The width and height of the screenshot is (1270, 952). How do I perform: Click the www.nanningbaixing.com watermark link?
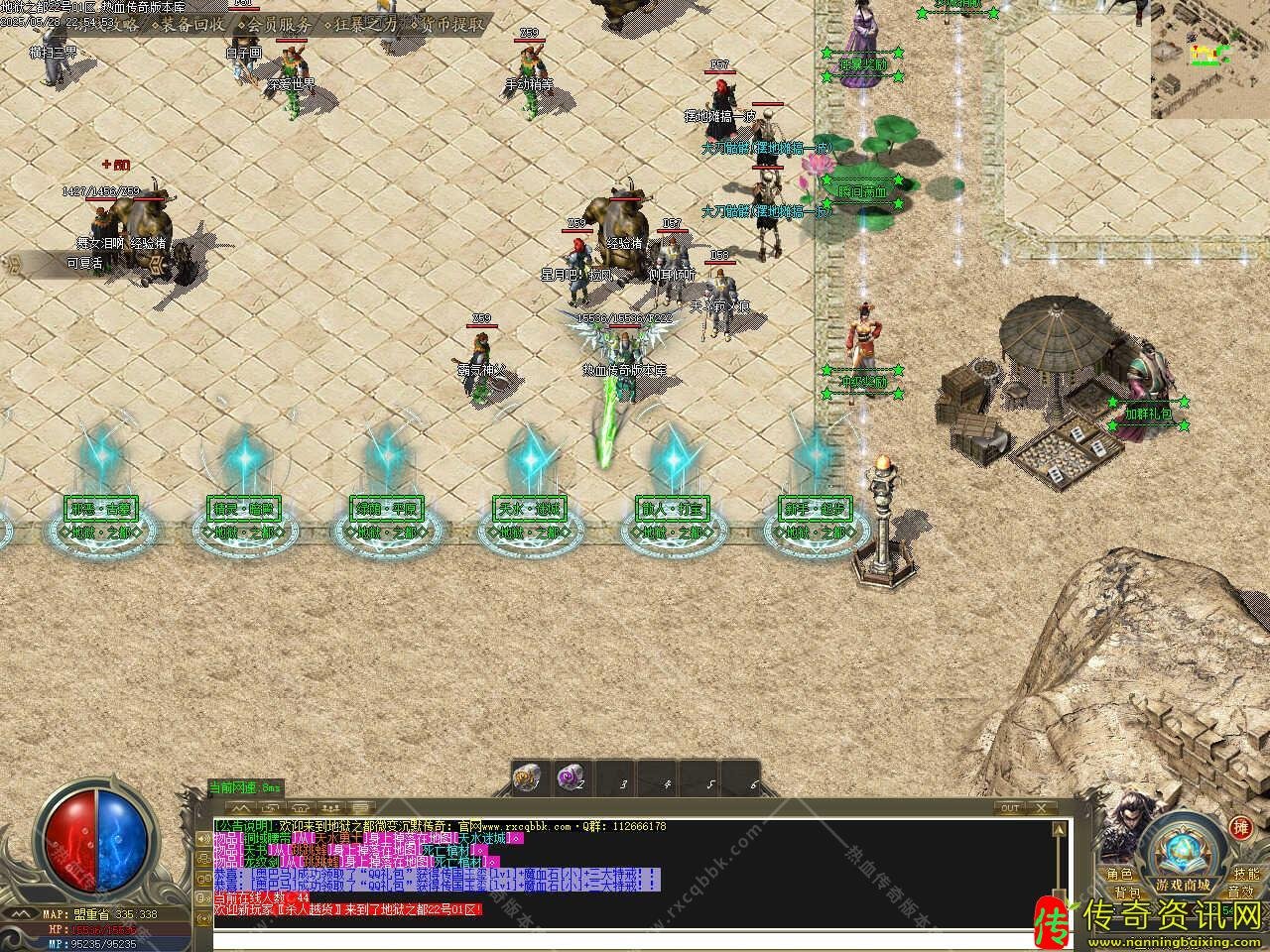tap(1174, 939)
